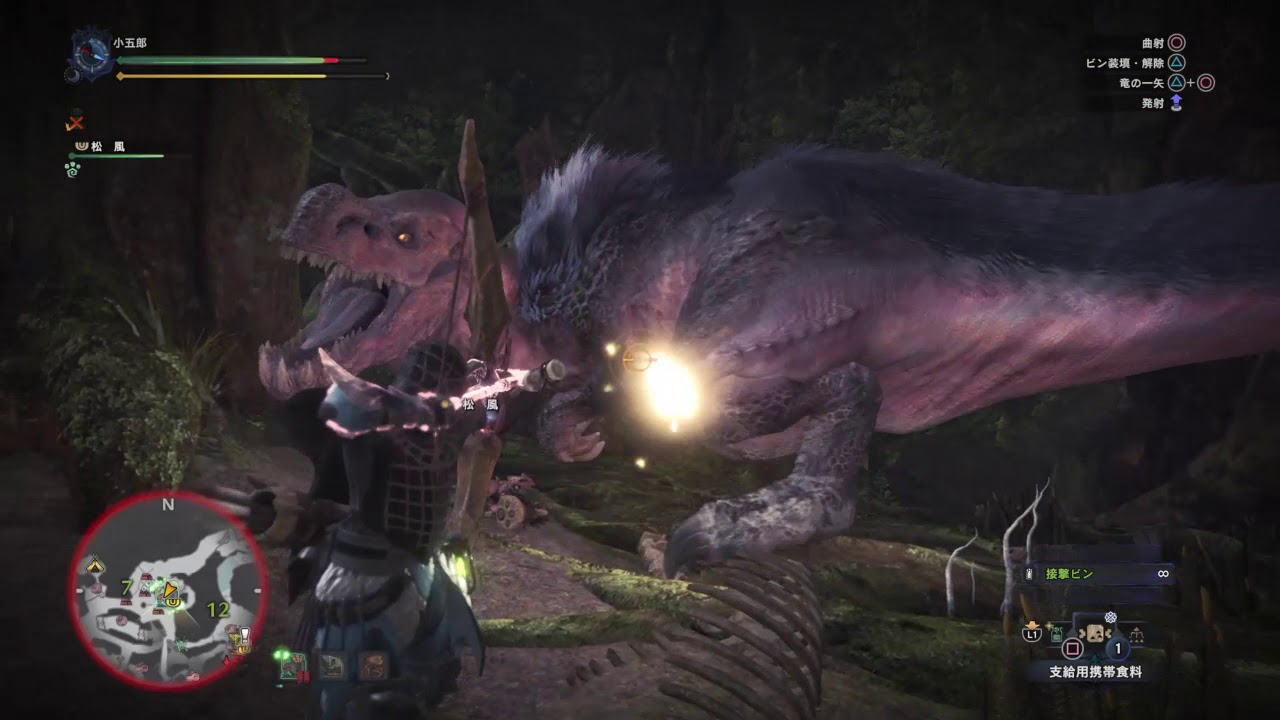Select the red monster icon below the hunter
The image size is (1280, 720).
click(x=372, y=666)
